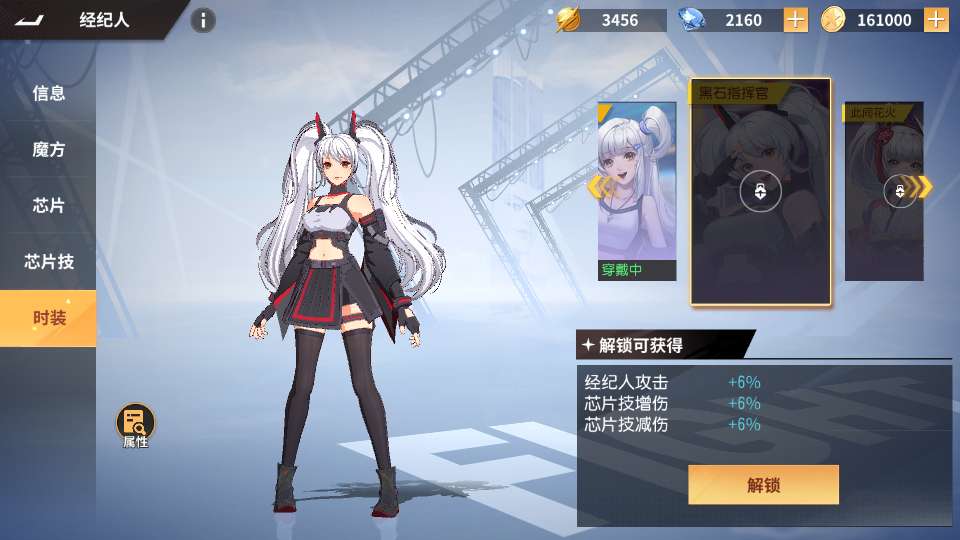Select the currently worn 穿戴中 costume card
Image resolution: width=960 pixels, height=540 pixels.
click(x=637, y=190)
